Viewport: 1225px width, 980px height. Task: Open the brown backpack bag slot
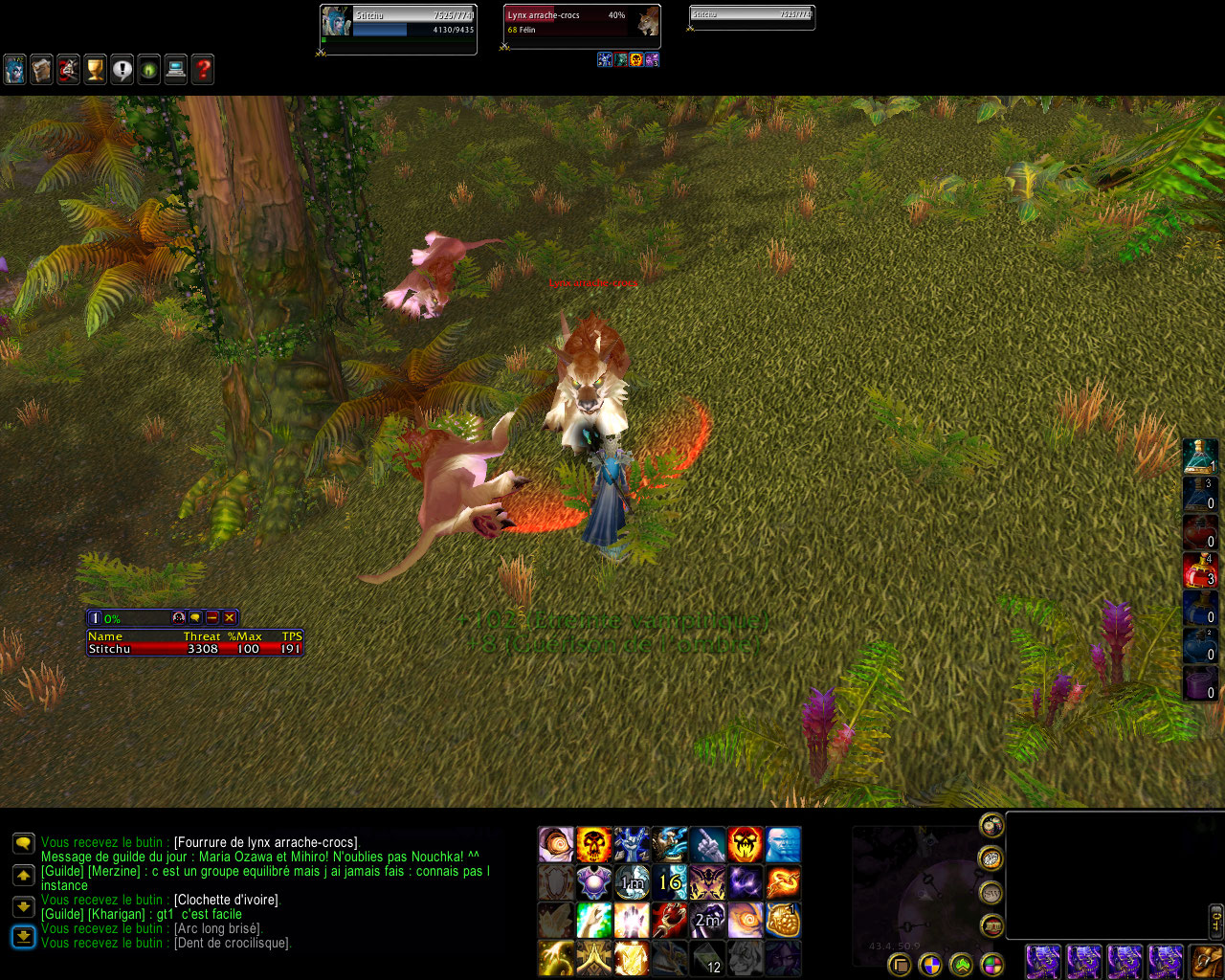[x=1205, y=961]
